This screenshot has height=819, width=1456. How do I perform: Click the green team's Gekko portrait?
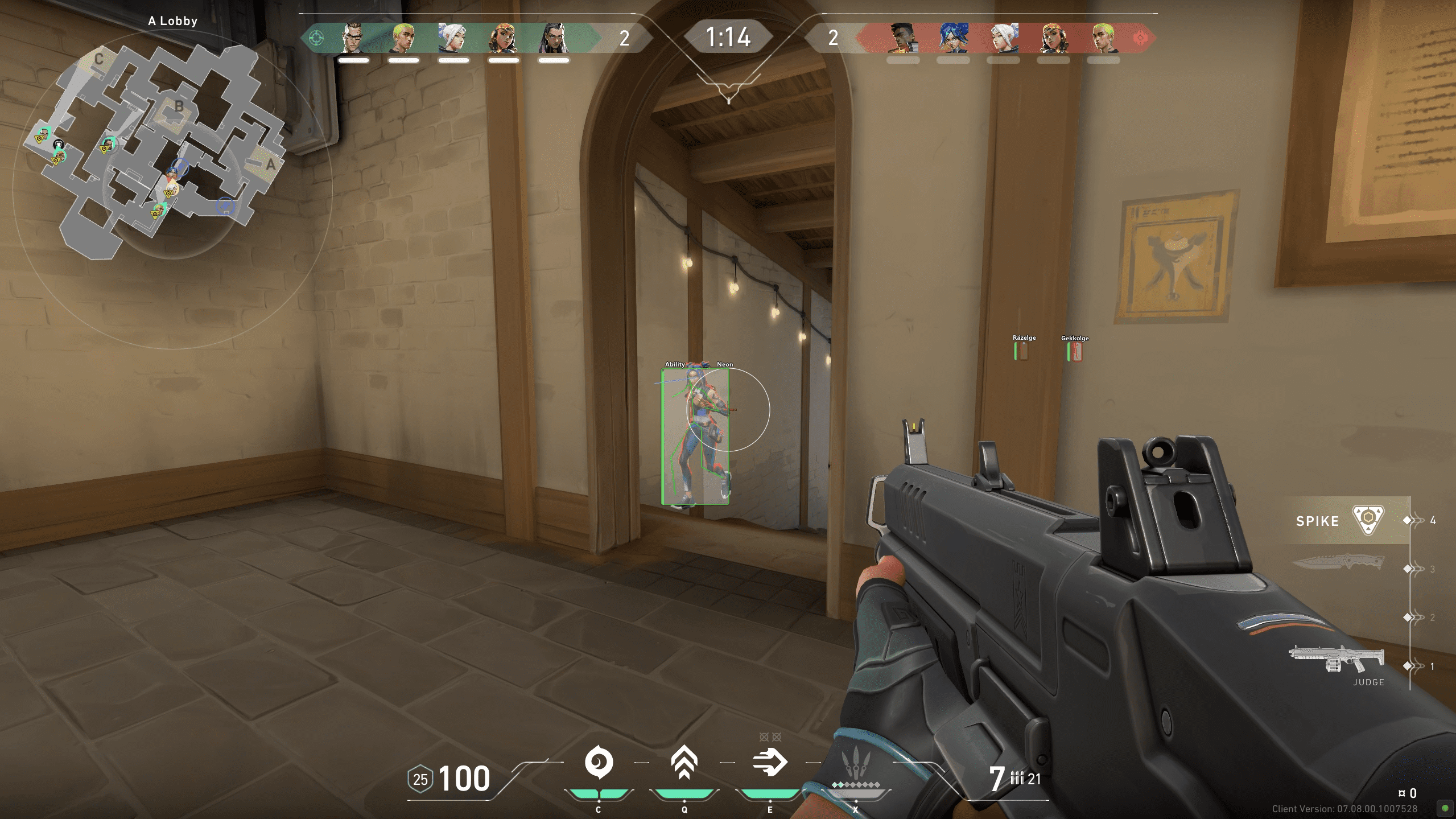[403, 38]
